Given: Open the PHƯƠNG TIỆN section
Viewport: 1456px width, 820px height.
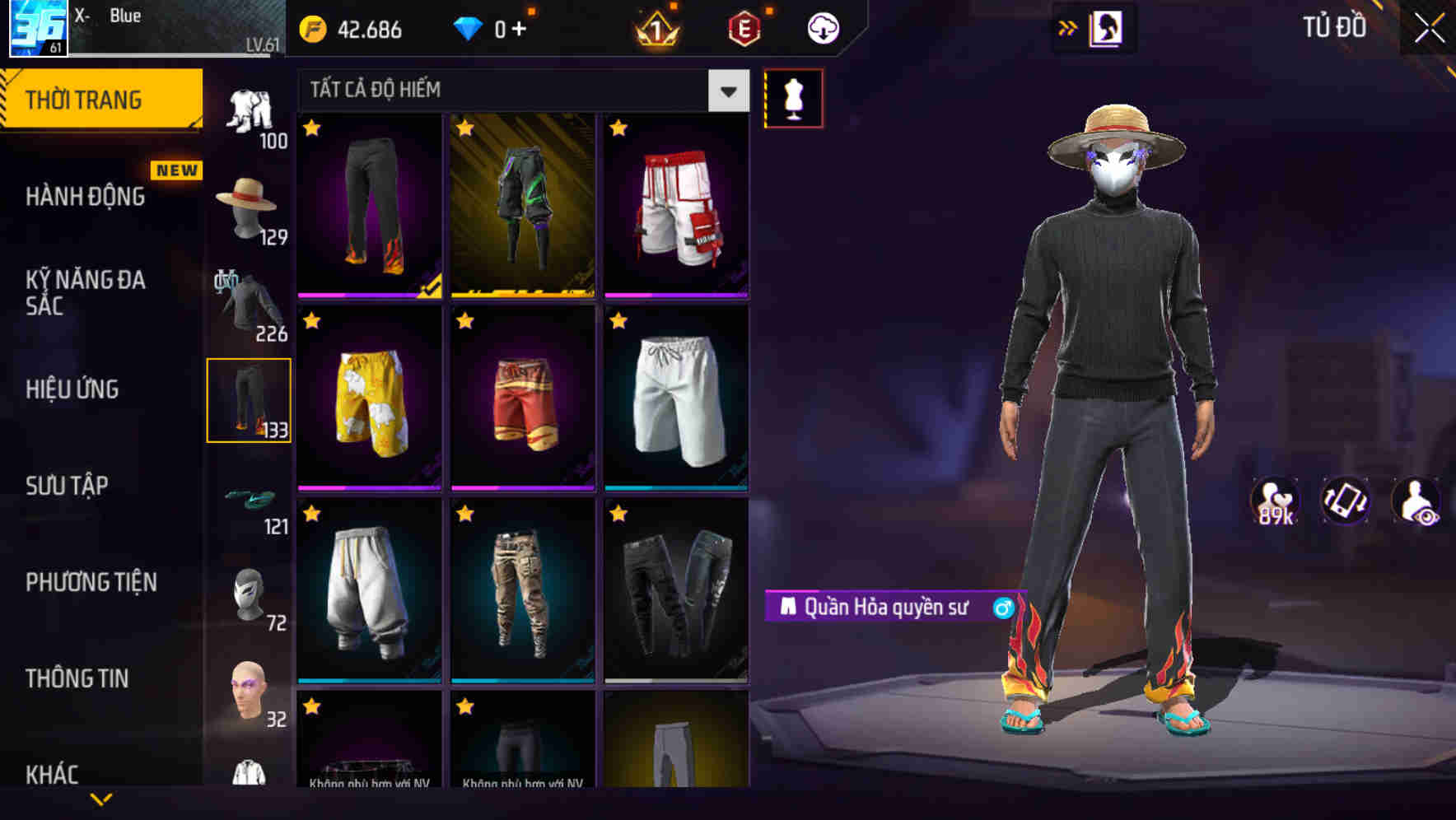Looking at the screenshot, I should [91, 582].
